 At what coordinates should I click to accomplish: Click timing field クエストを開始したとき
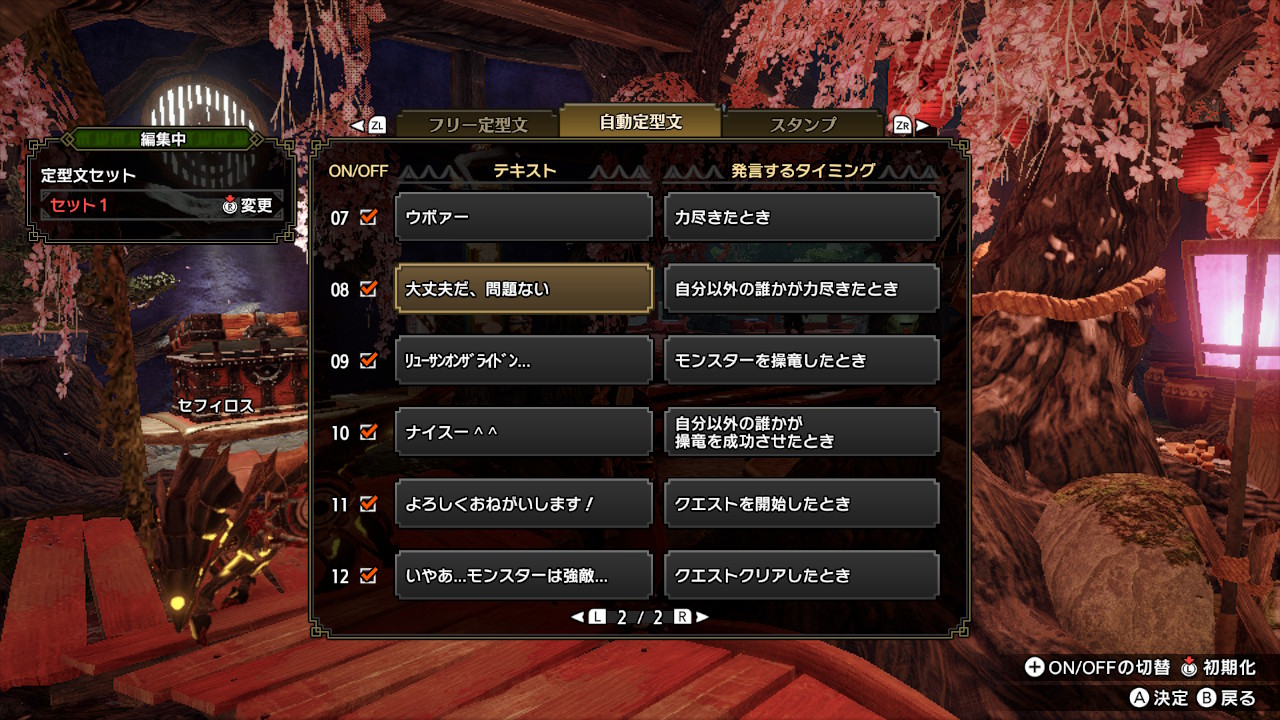coord(800,503)
